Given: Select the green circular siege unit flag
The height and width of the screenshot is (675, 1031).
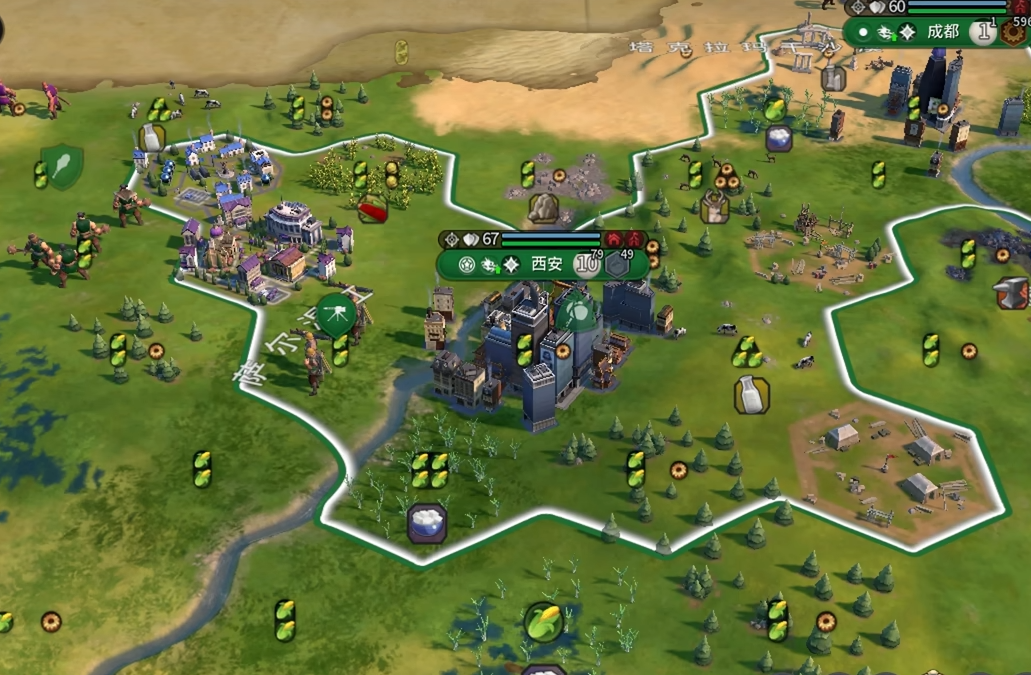Looking at the screenshot, I should tap(336, 313).
